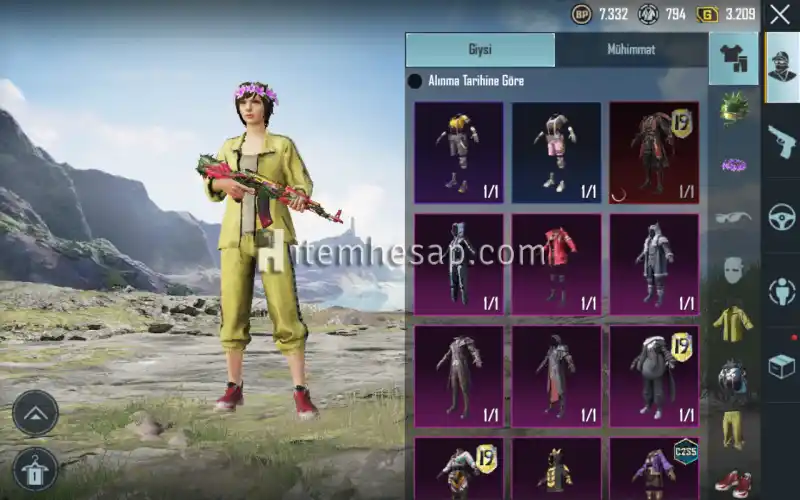The image size is (800, 500).
Task: Select the equipped purple flower crown slot
Action: point(733,164)
